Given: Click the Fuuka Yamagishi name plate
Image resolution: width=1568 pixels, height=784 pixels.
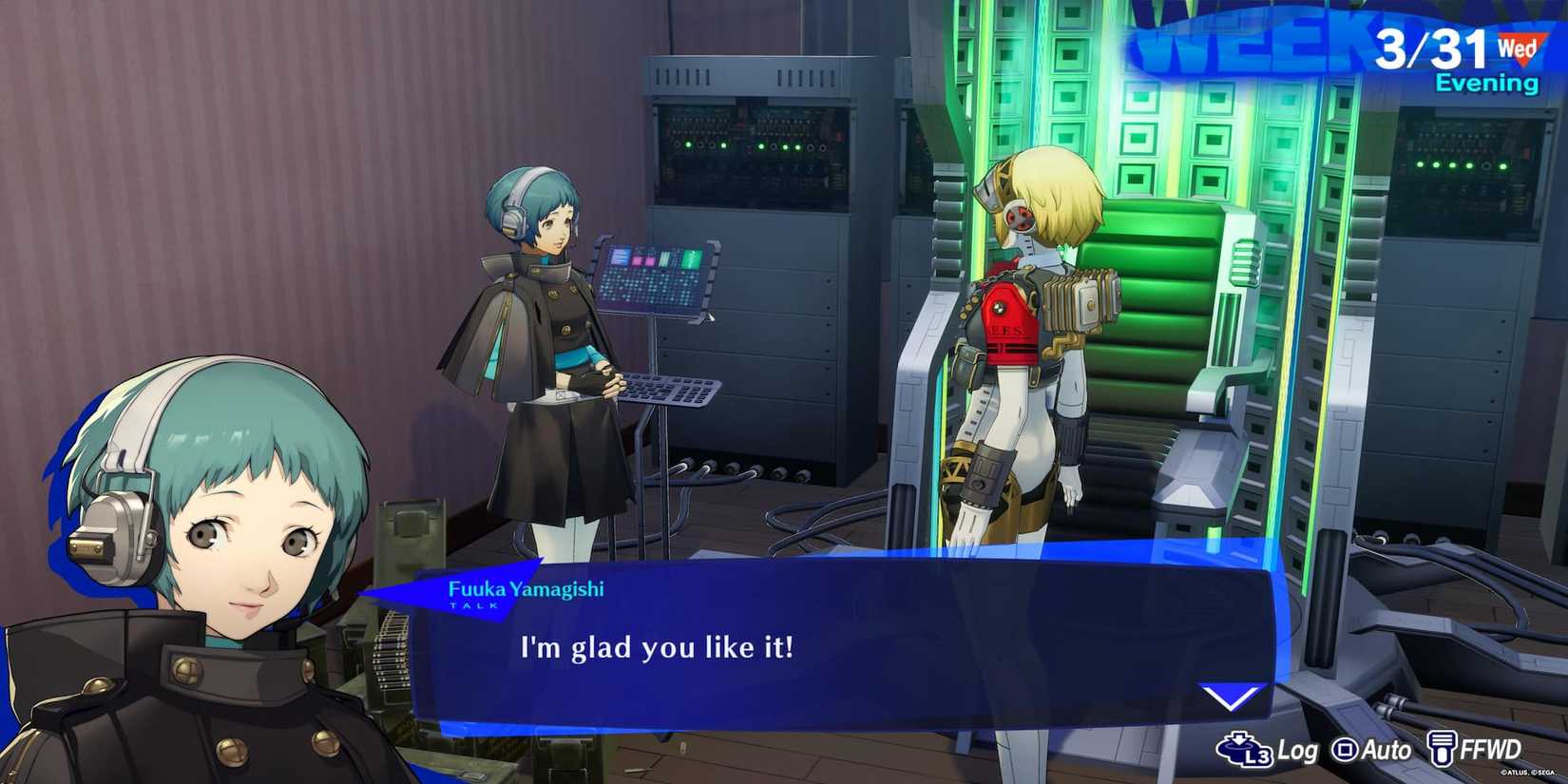Looking at the screenshot, I should (x=526, y=588).
